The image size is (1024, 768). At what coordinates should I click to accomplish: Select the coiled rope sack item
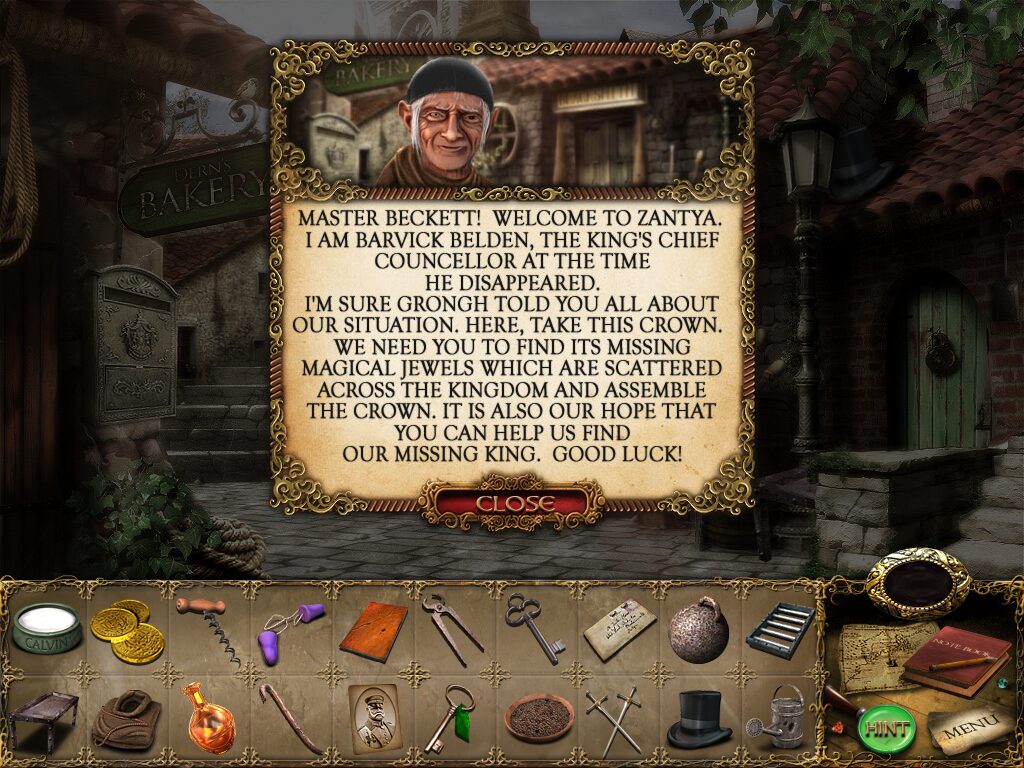[x=126, y=719]
